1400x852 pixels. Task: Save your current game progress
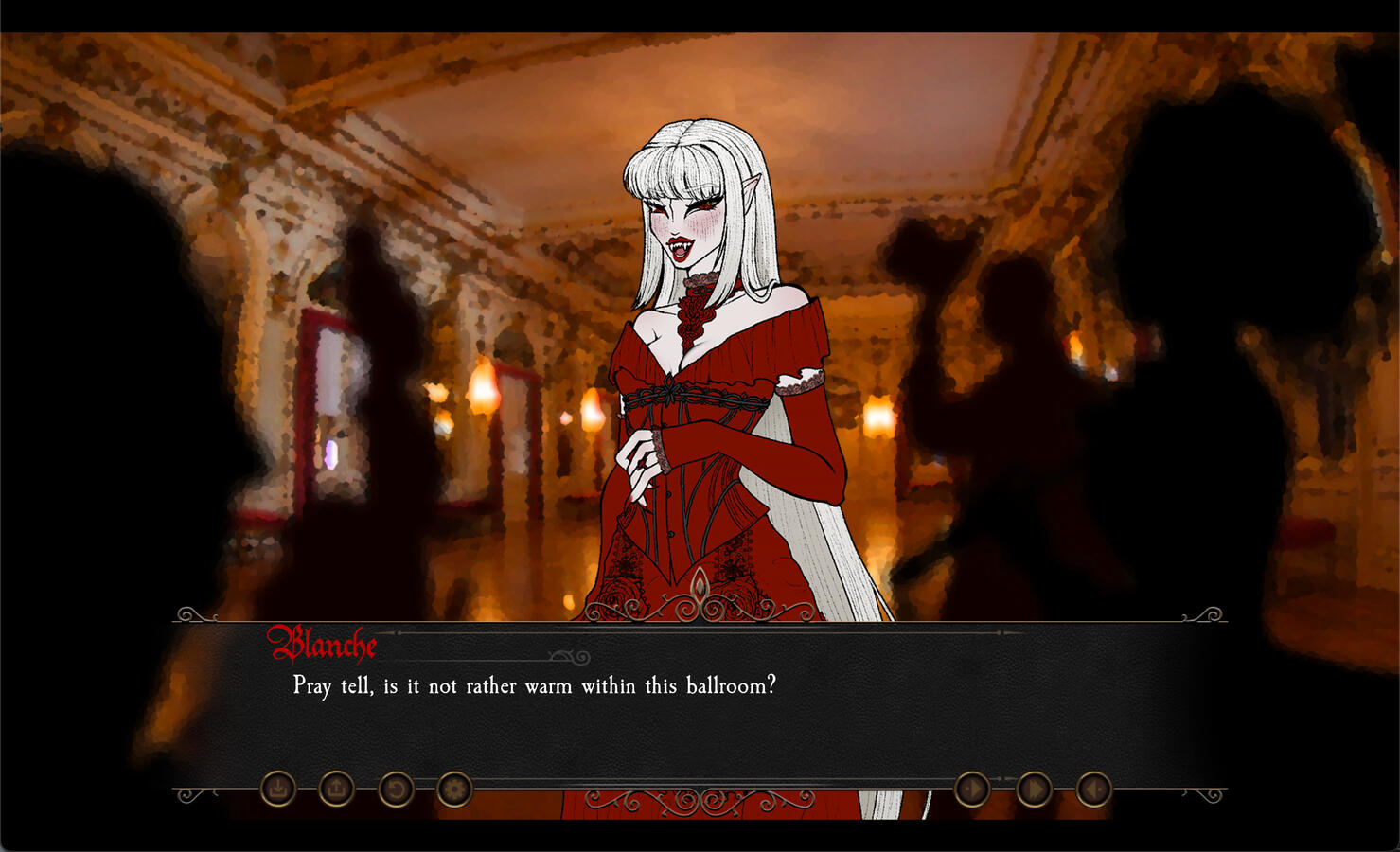pos(277,787)
